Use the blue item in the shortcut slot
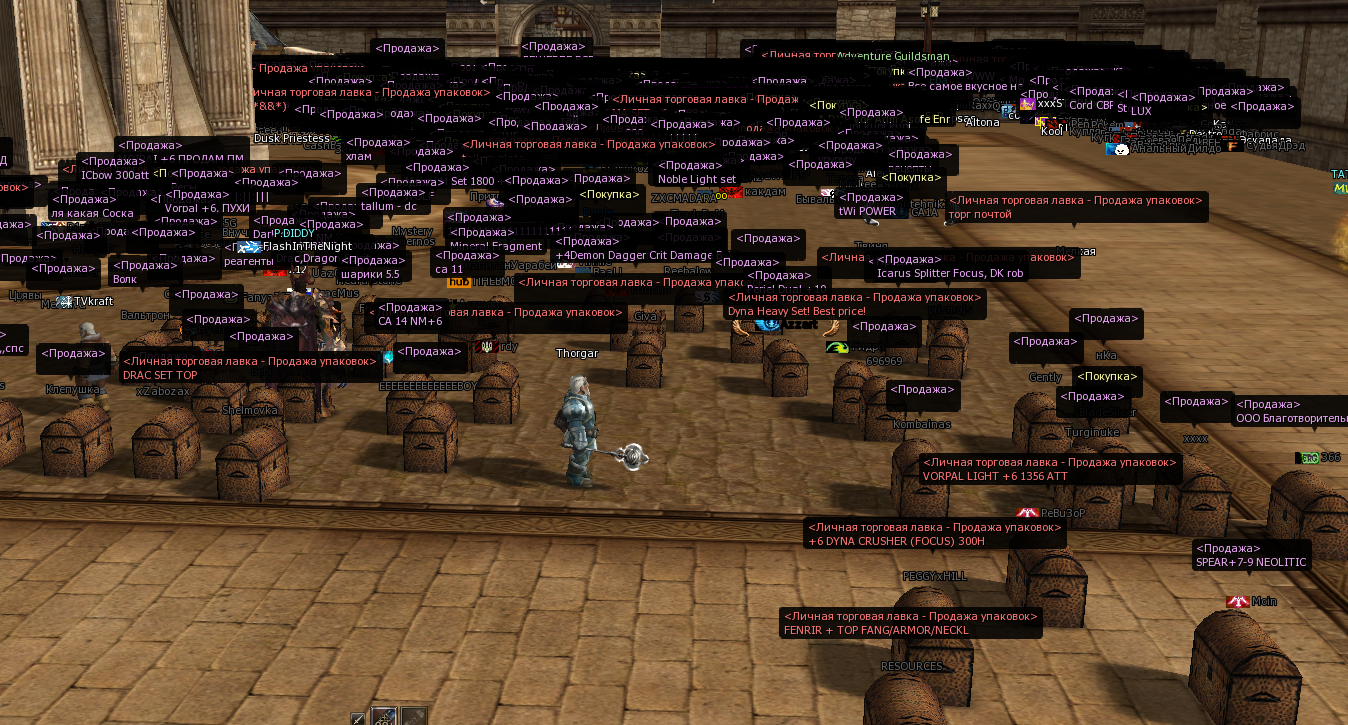The width and height of the screenshot is (1348, 725). tap(384, 717)
